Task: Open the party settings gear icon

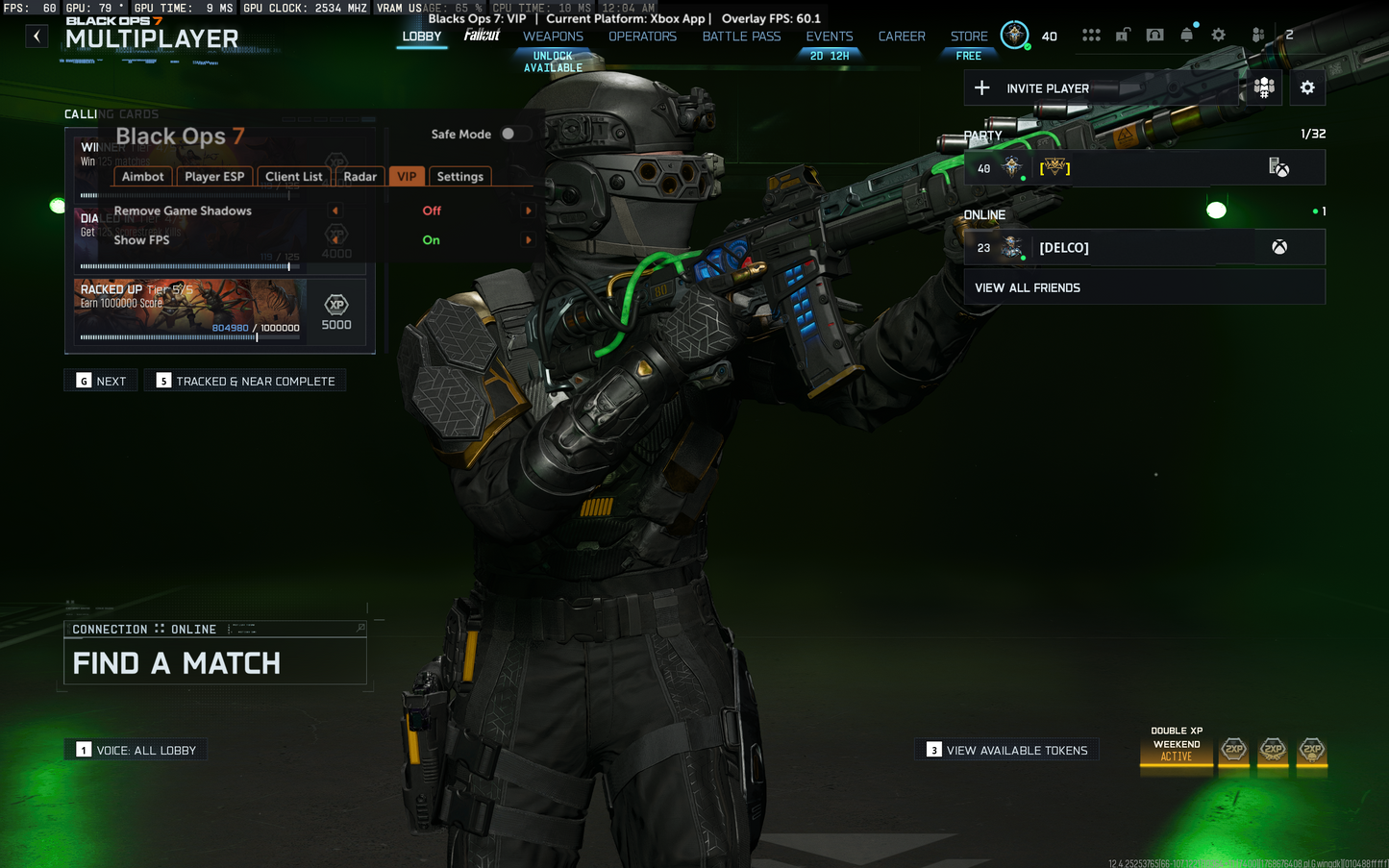Action: 1307,87
